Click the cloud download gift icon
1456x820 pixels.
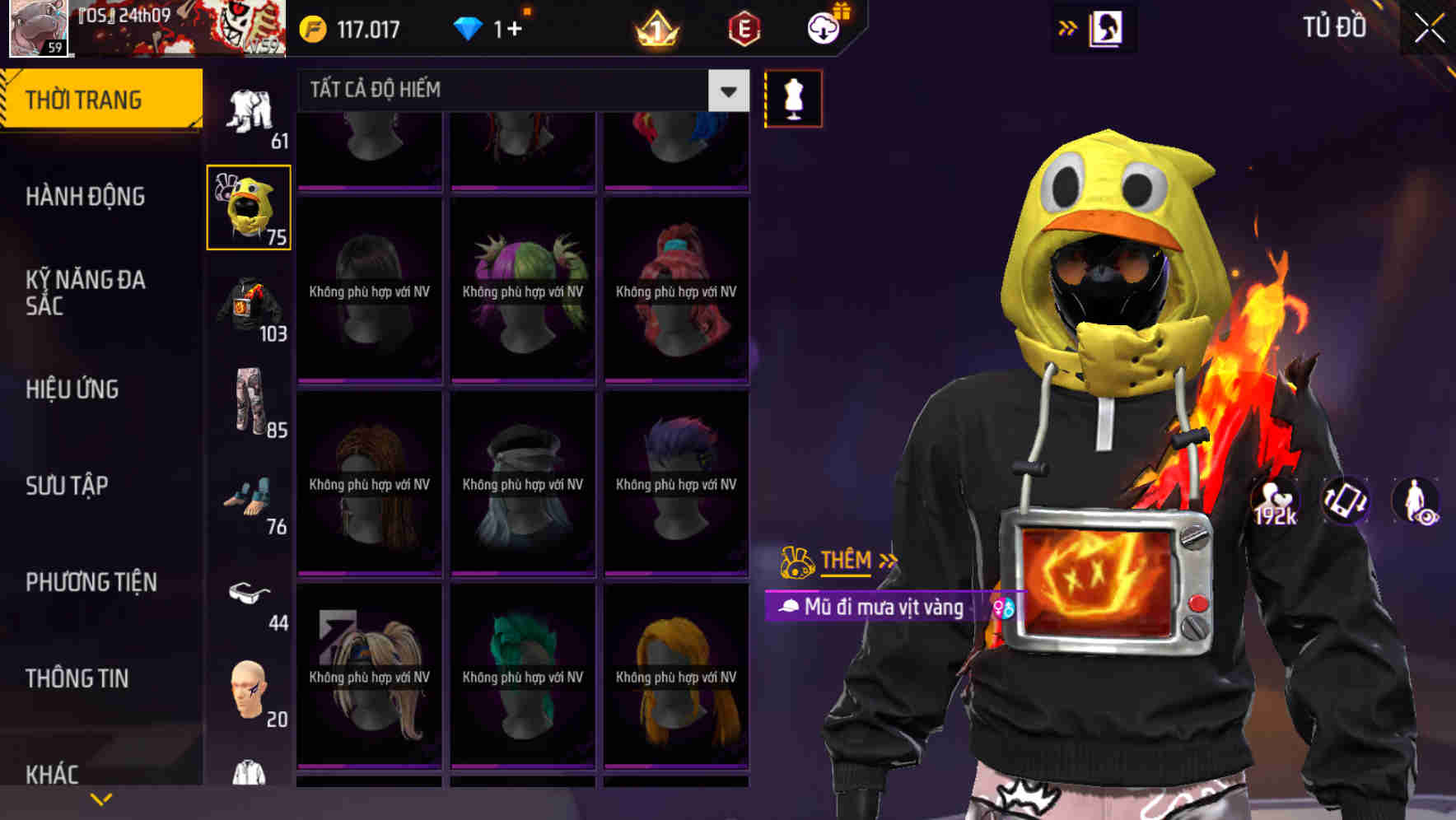click(824, 27)
